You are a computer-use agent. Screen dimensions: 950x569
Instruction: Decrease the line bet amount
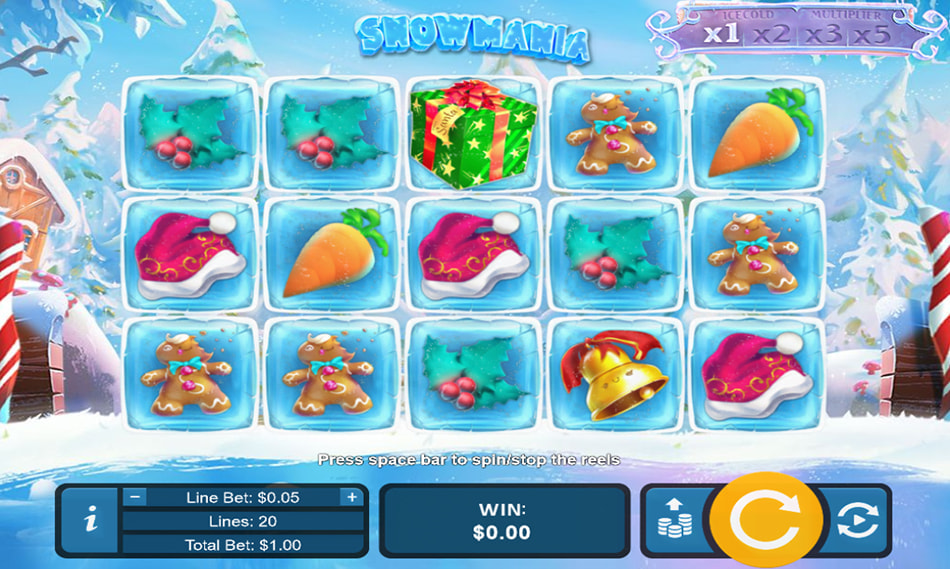pyautogui.click(x=136, y=497)
